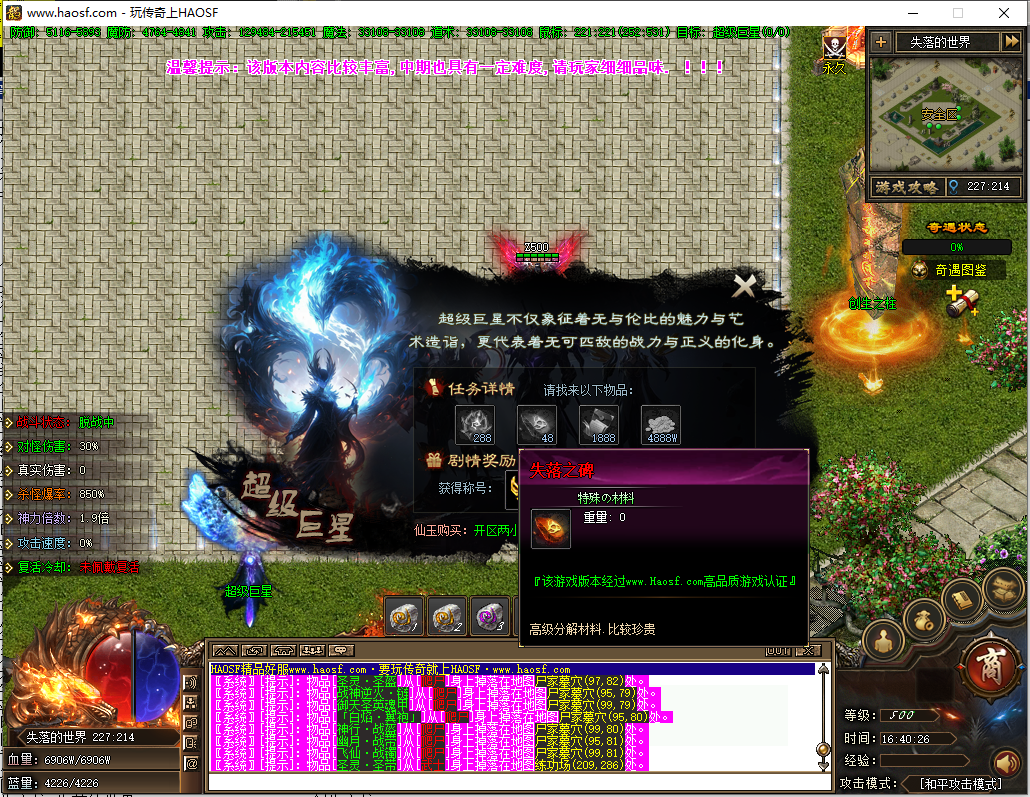Open the 奇遇图鉴 encounter codex
The height and width of the screenshot is (797, 1030).
click(x=959, y=270)
